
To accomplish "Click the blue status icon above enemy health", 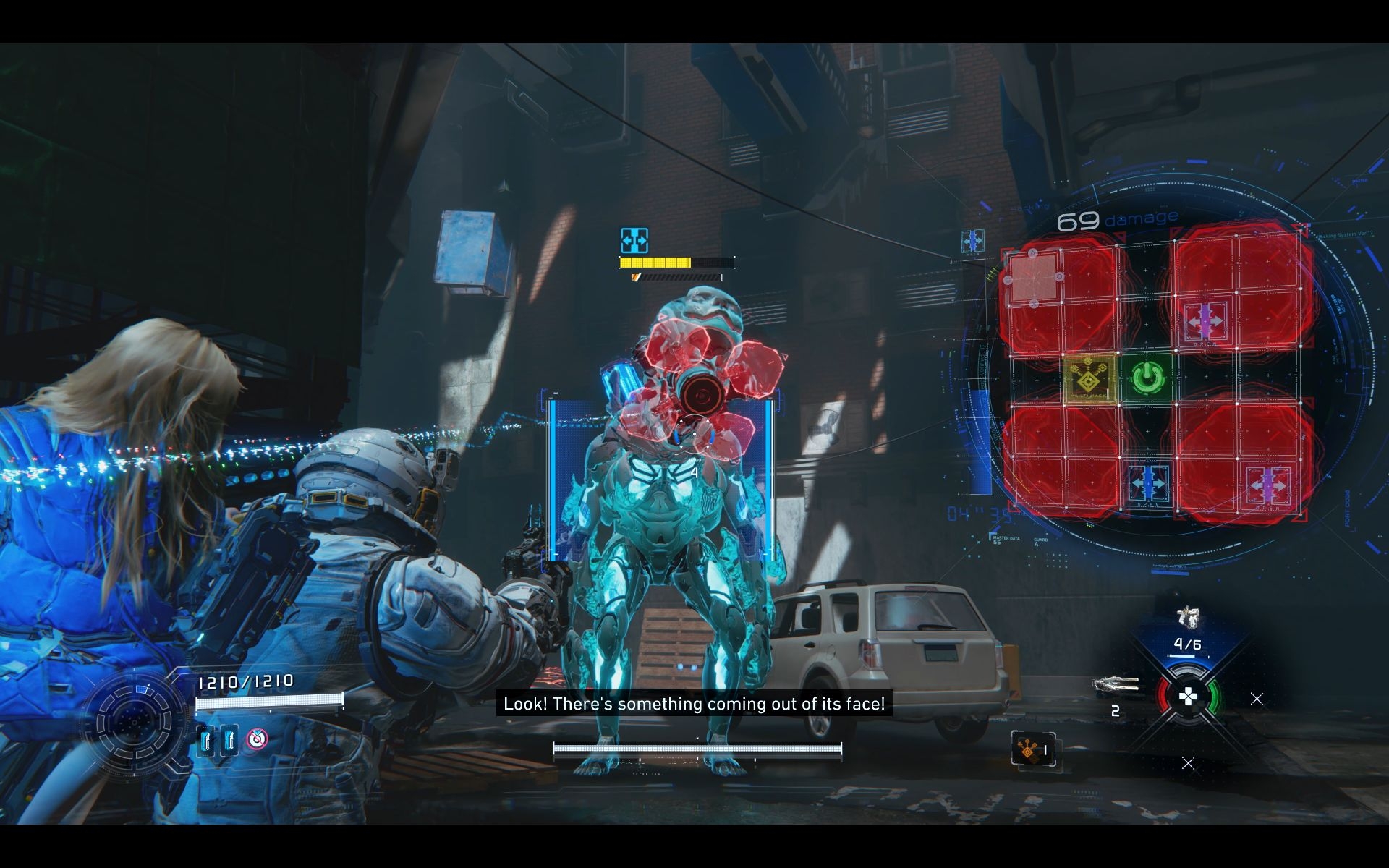I will point(634,240).
